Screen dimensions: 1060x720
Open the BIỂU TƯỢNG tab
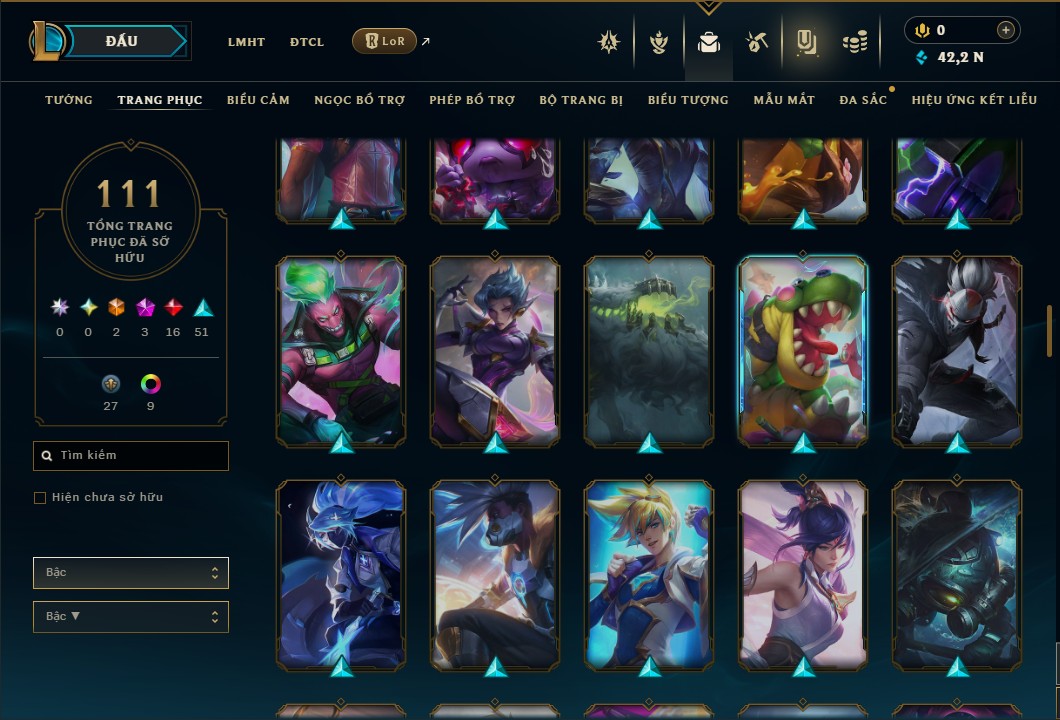688,100
